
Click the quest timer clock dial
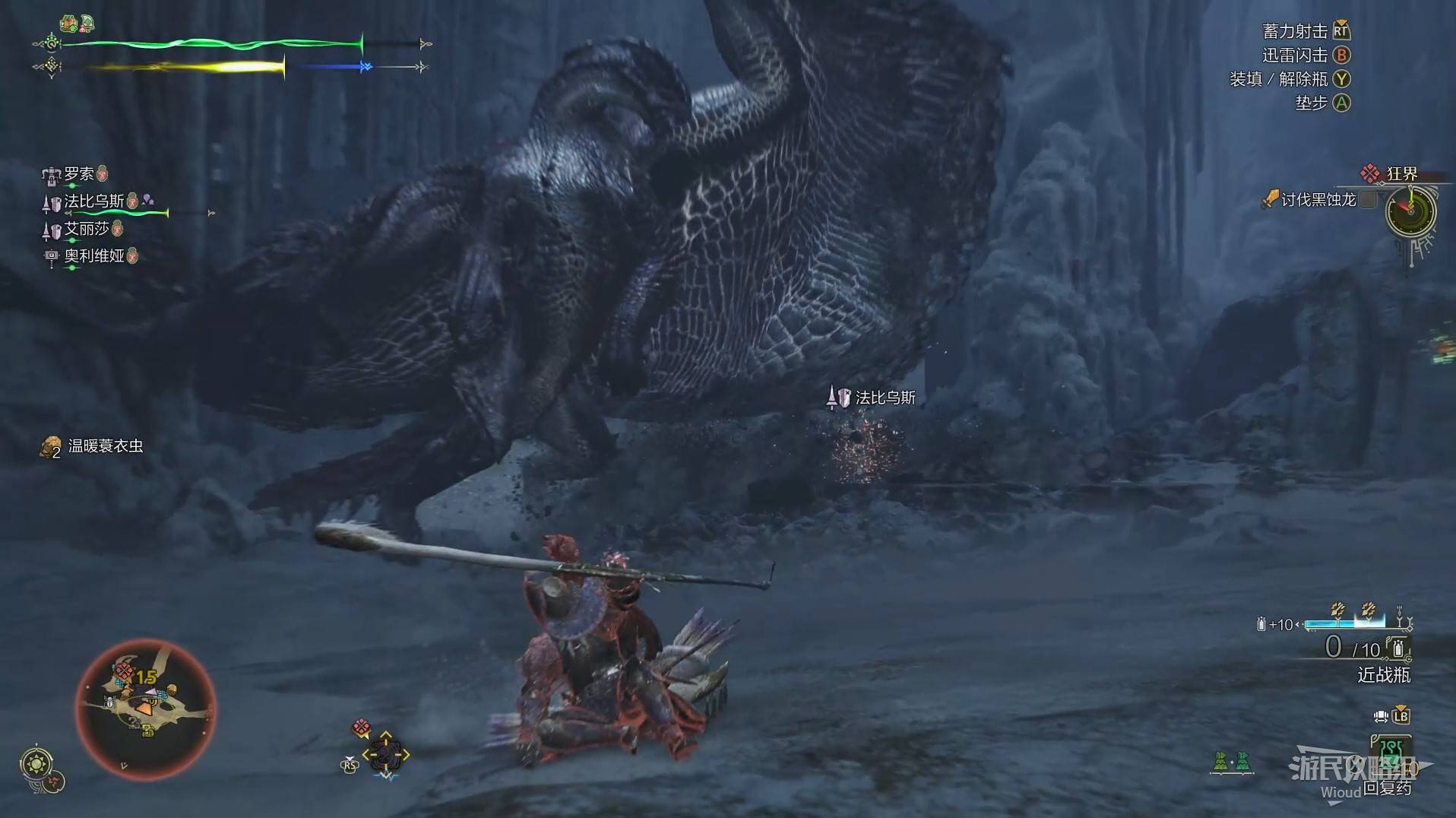[1410, 211]
